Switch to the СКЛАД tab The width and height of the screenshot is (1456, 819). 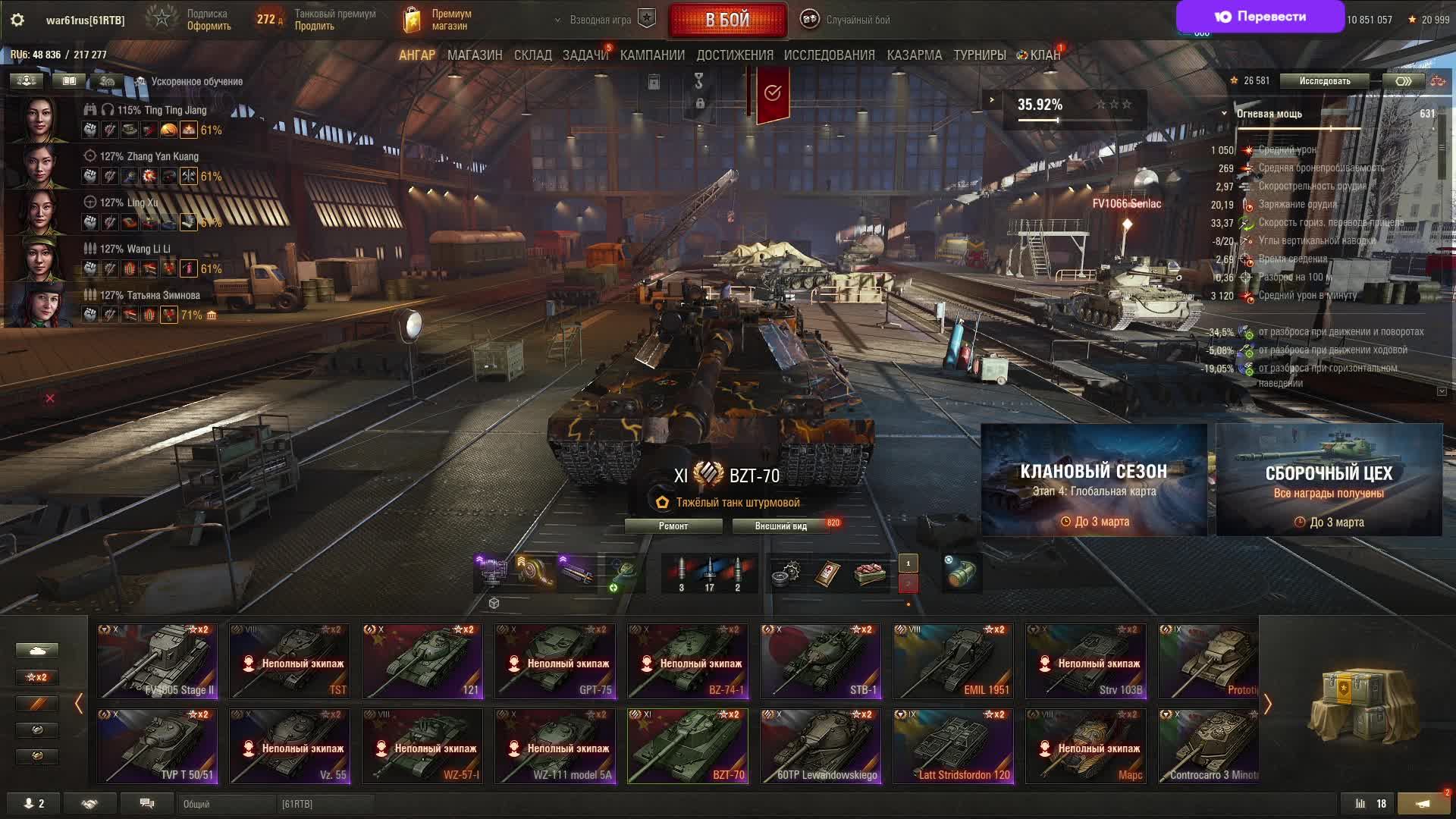click(x=532, y=55)
